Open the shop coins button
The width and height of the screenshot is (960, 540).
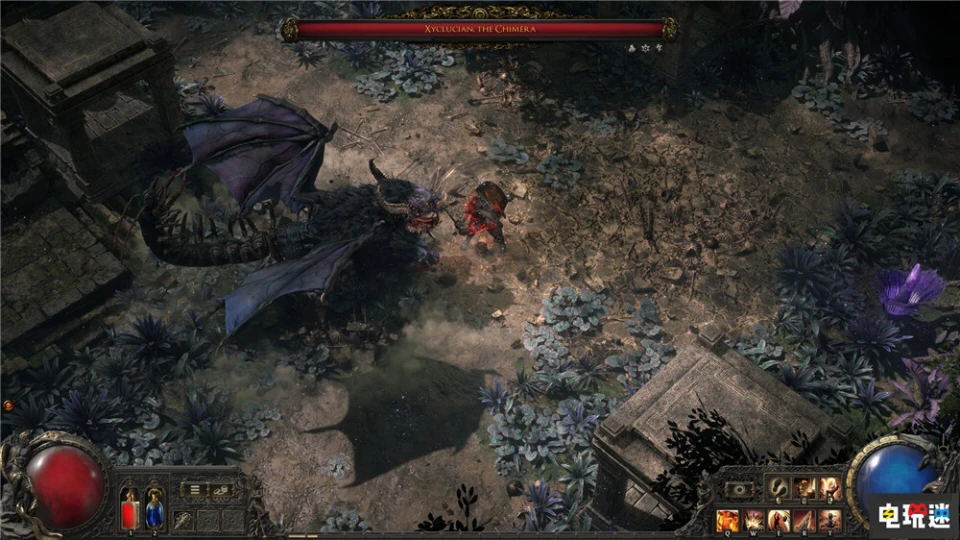point(222,490)
